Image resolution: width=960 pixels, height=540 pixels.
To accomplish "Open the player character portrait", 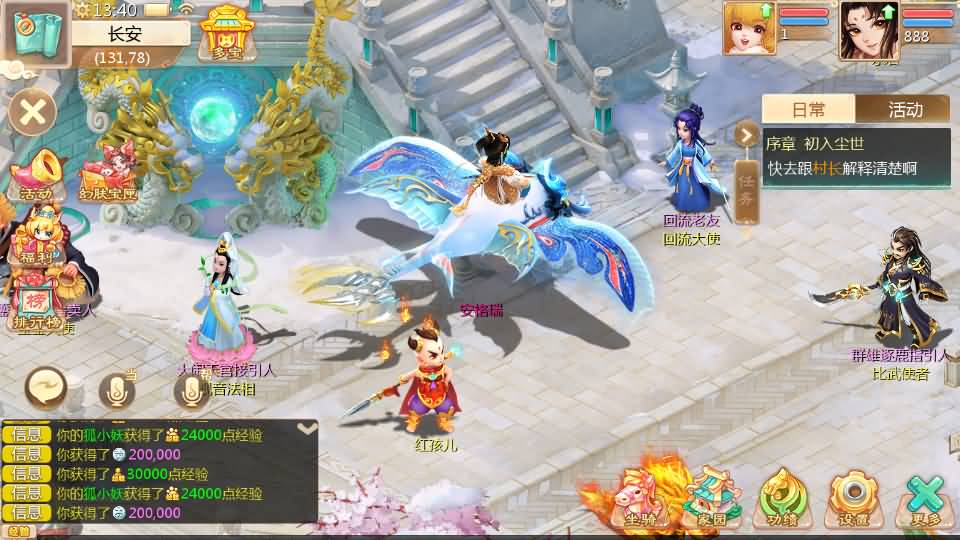I will (868, 29).
